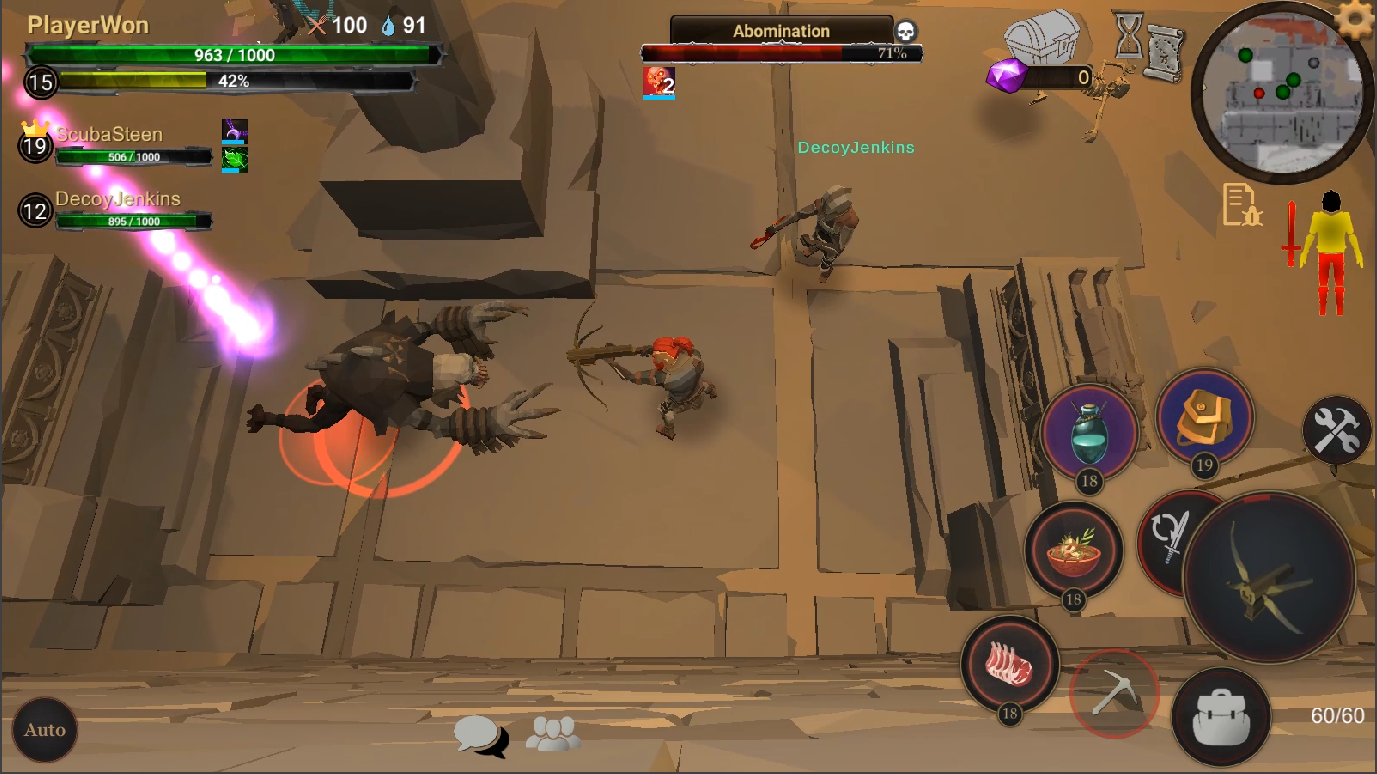Attack with the crossbow button
The width and height of the screenshot is (1377, 774).
1269,578
